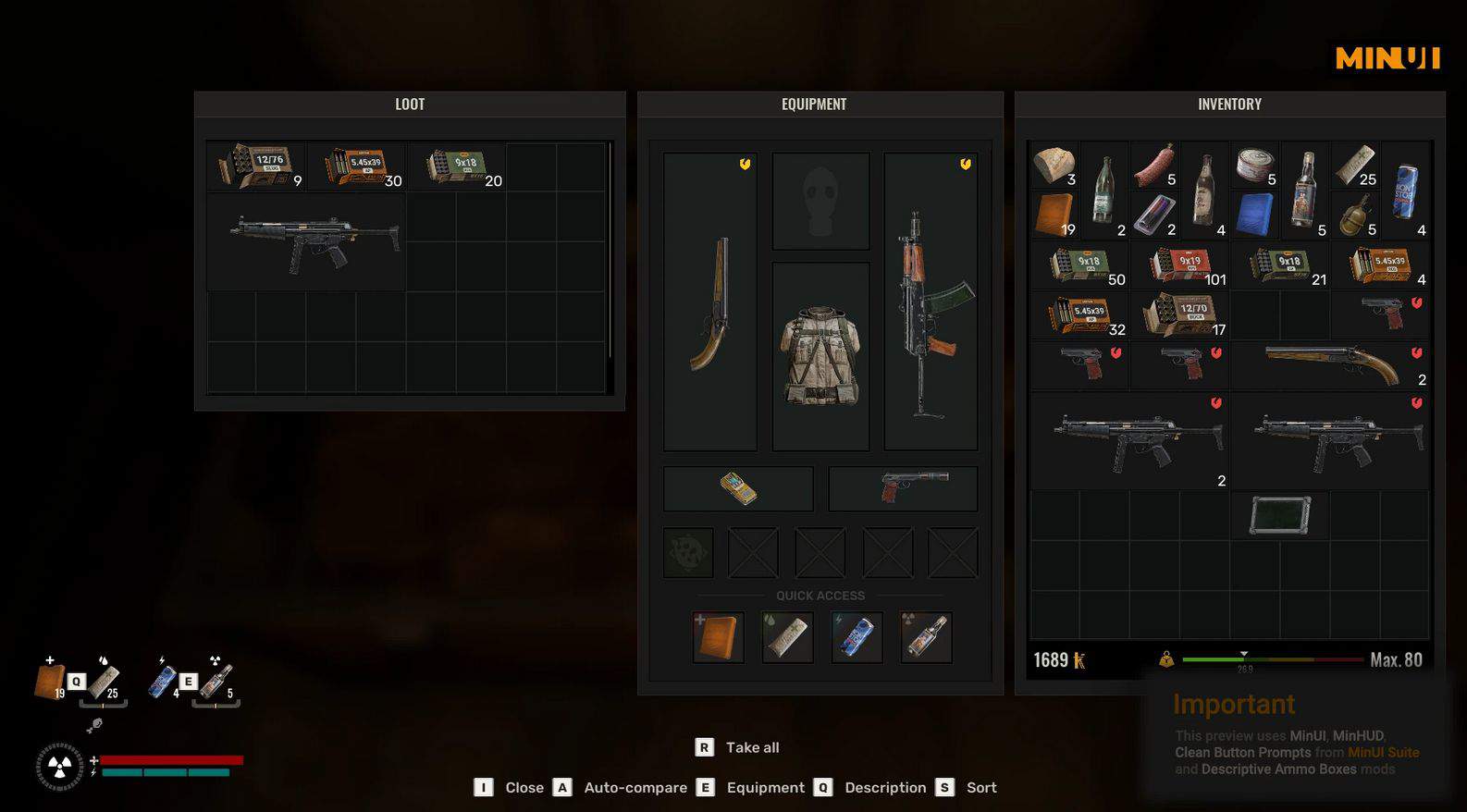This screenshot has width=1467, height=812.
Task: Select the metal-framed device in inventory
Action: point(1280,515)
